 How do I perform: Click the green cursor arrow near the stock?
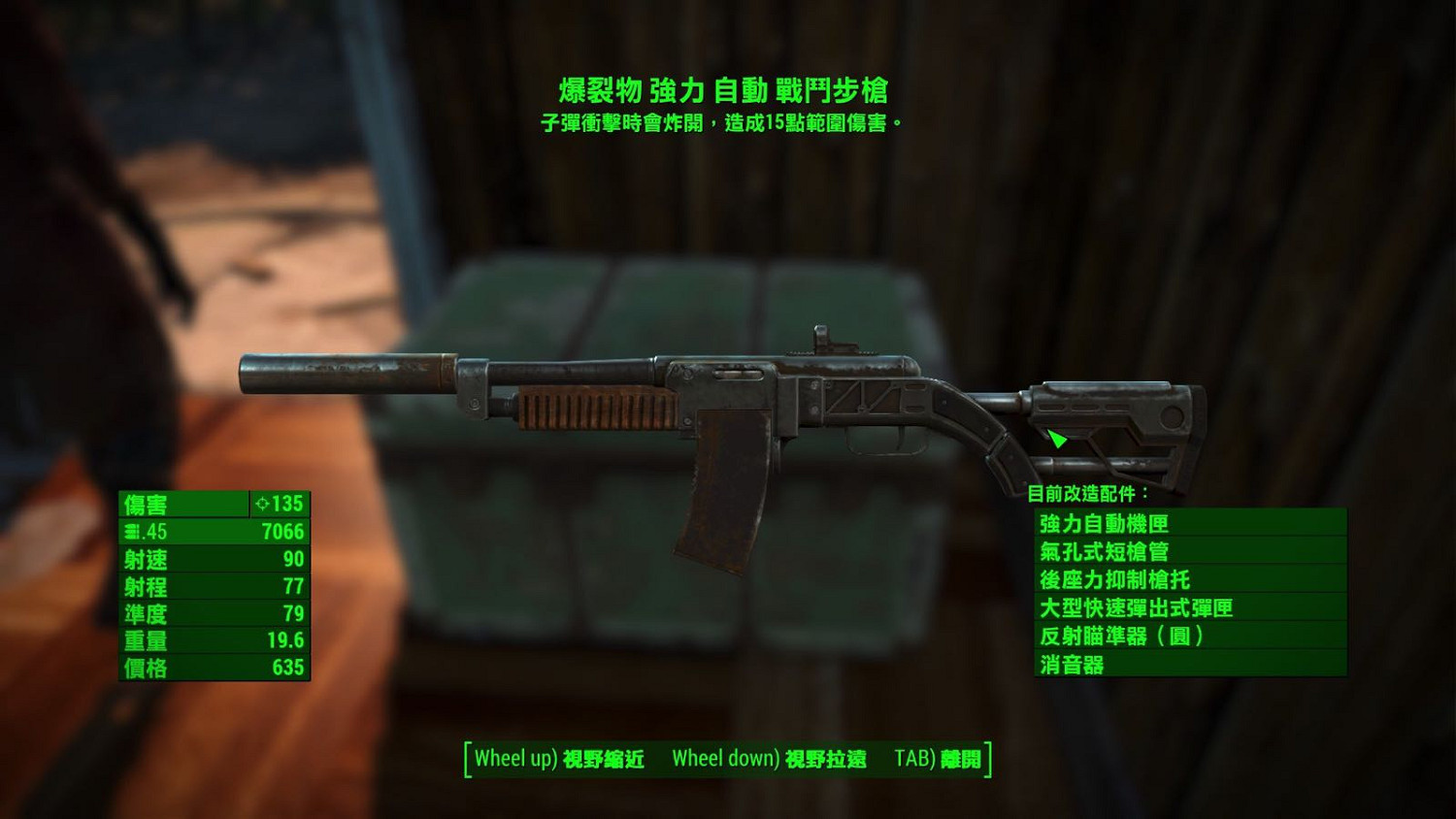click(1058, 439)
